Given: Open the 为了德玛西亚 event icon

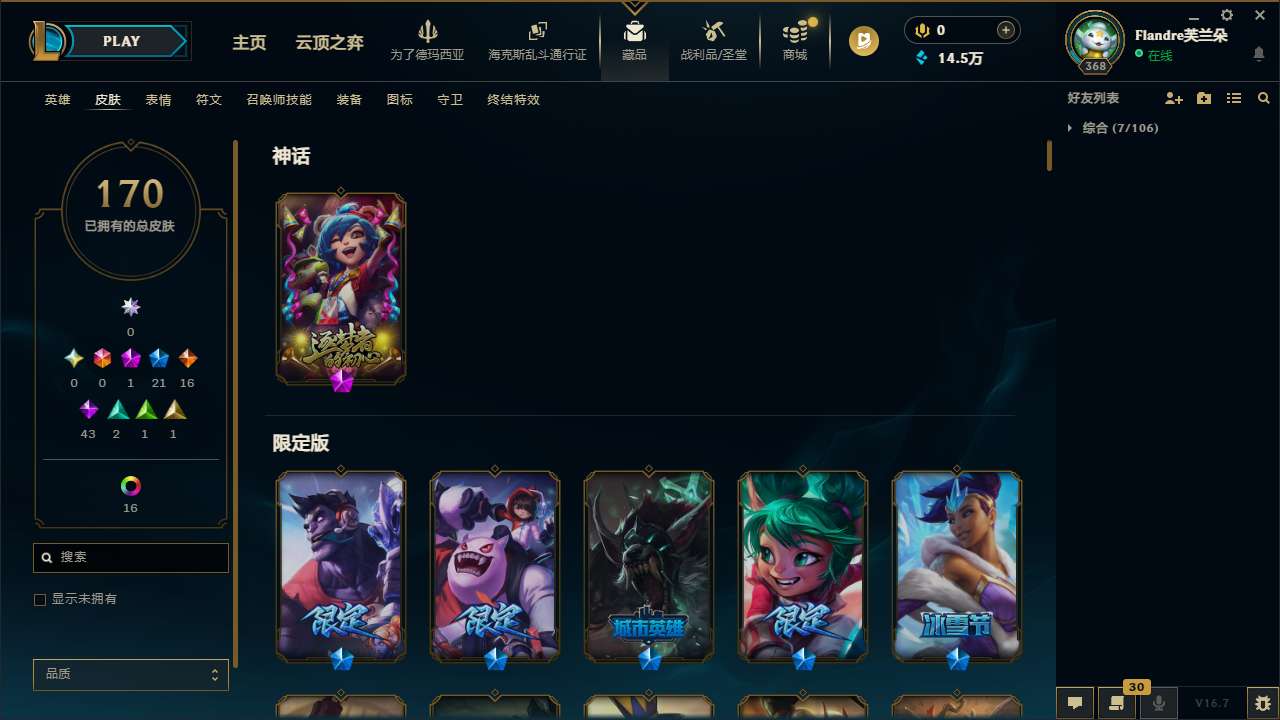Looking at the screenshot, I should 429,39.
